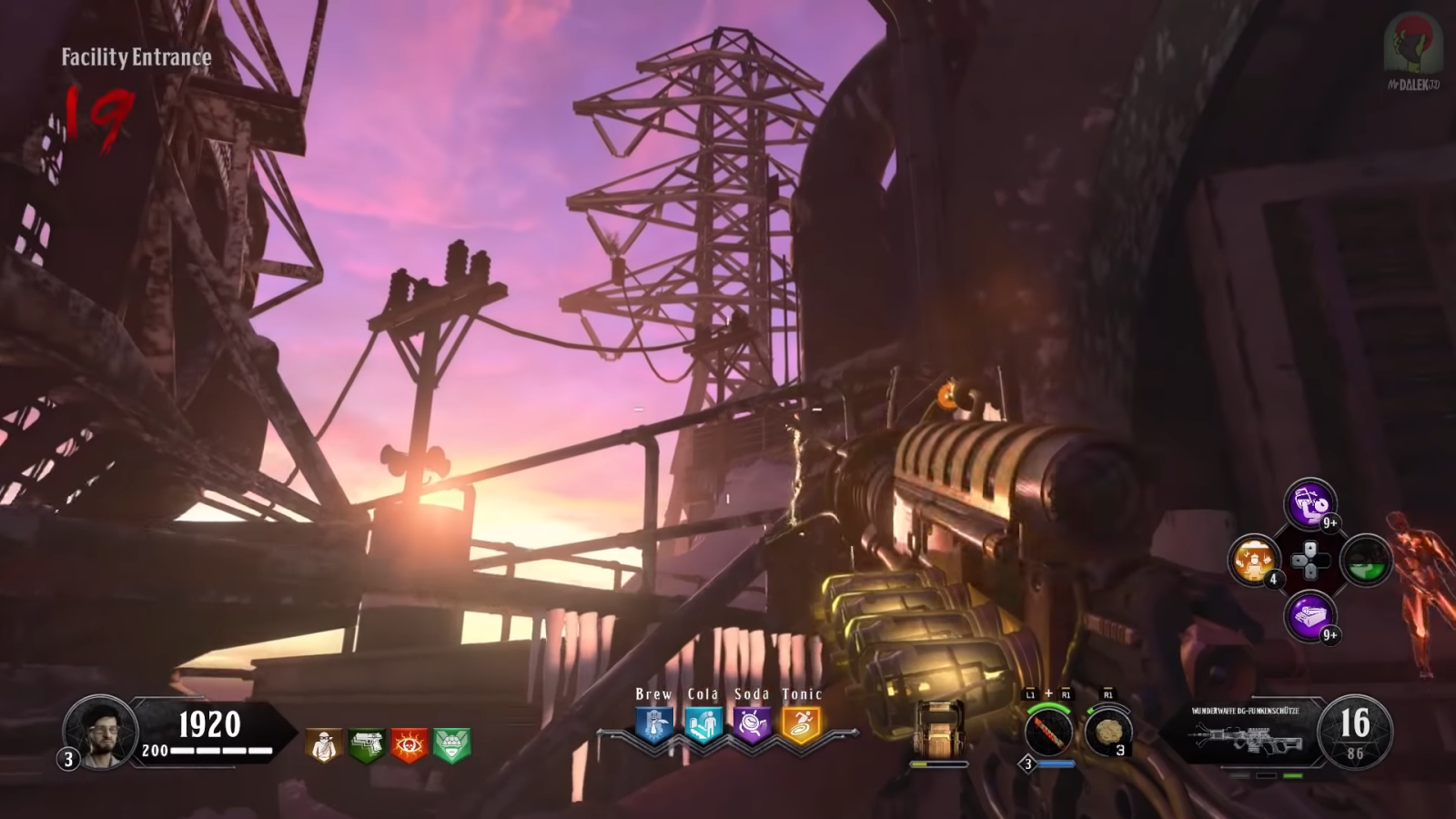The width and height of the screenshot is (1456, 819).
Task: Click the MrDalekJD channel watermark
Action: pyautogui.click(x=1413, y=50)
